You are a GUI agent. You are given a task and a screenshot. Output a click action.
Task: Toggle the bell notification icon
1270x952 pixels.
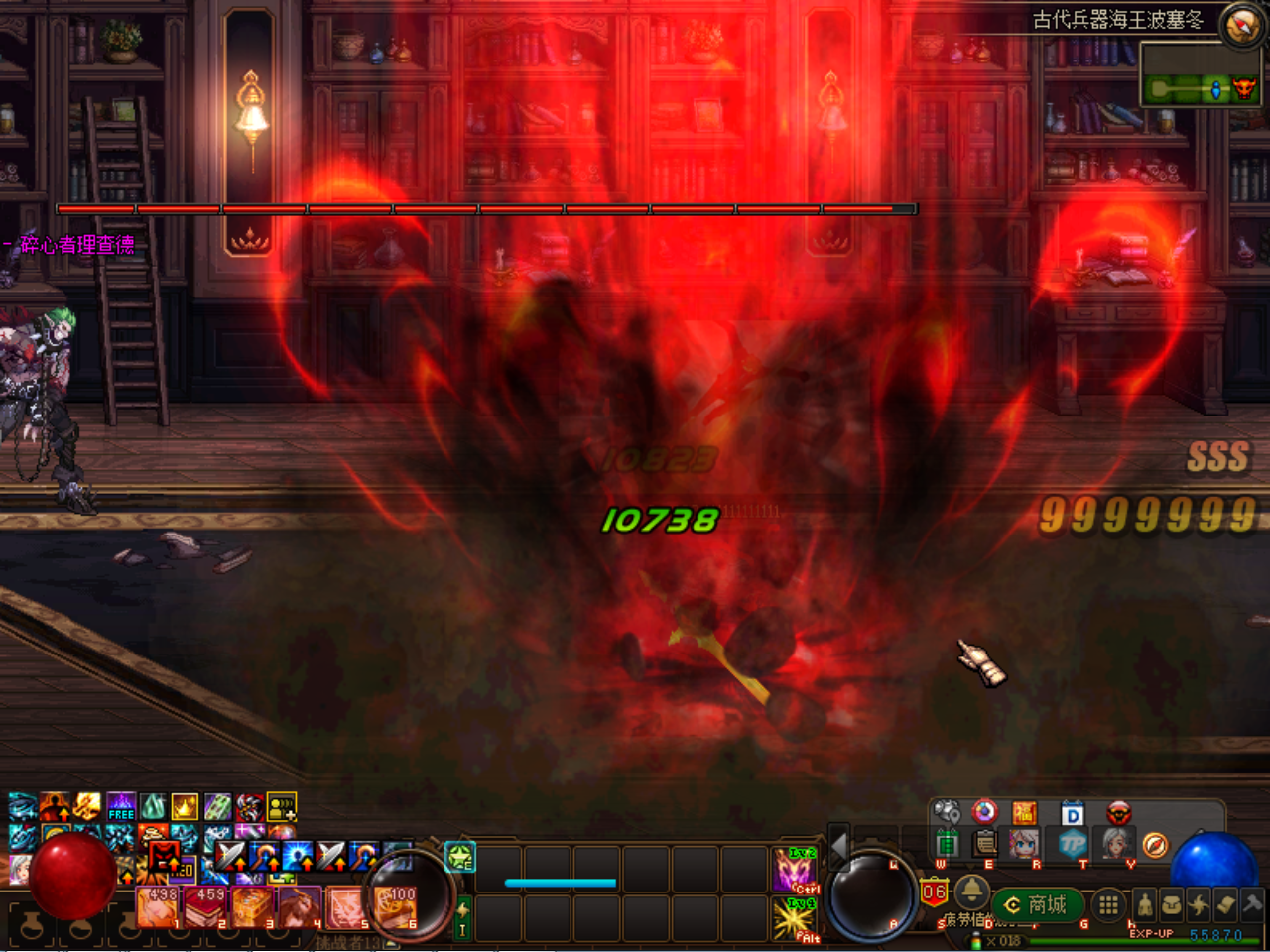(x=973, y=893)
